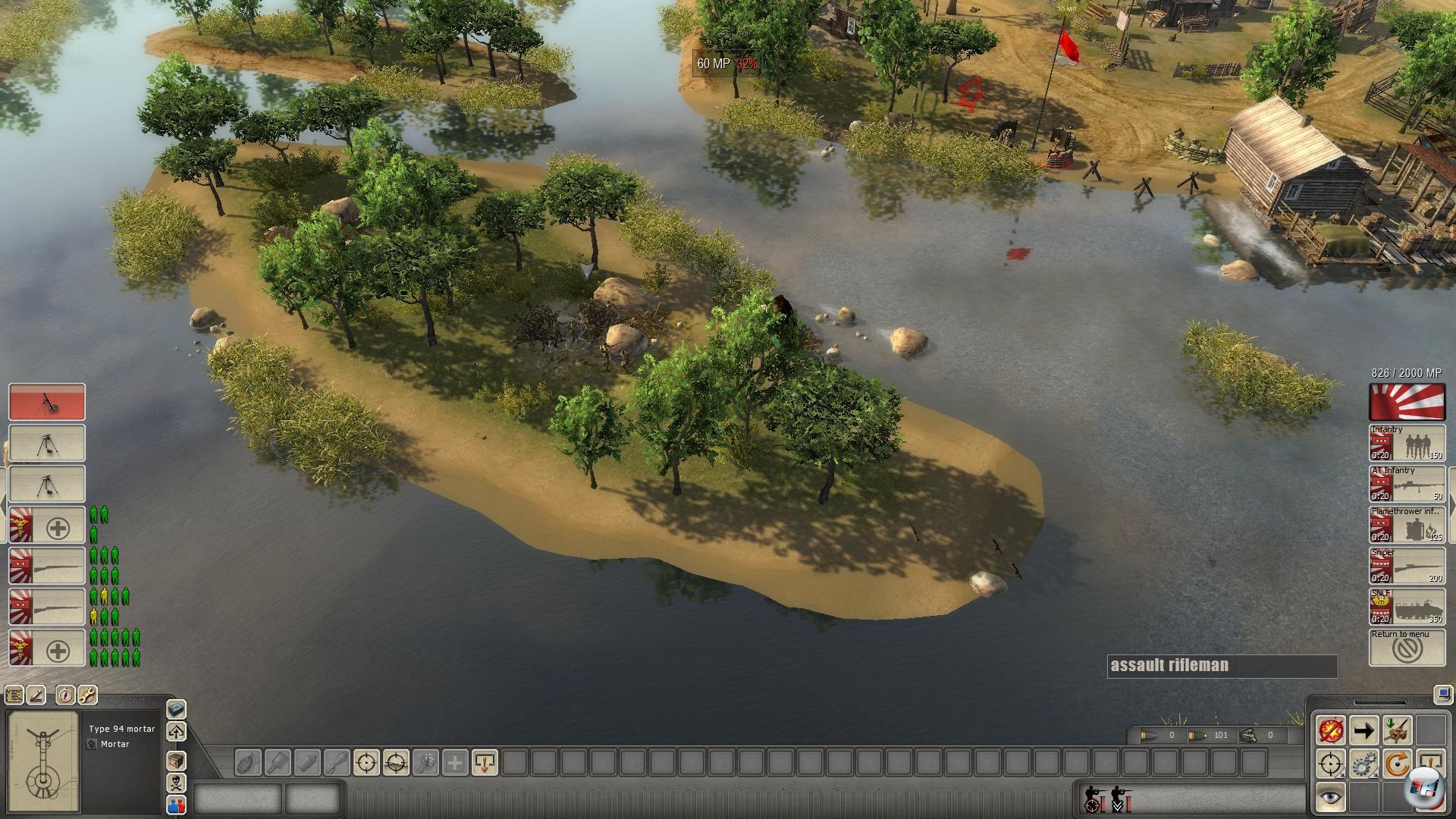This screenshot has width=1456, height=819.
Task: Open the wooden crate inventory button
Action: click(176, 760)
